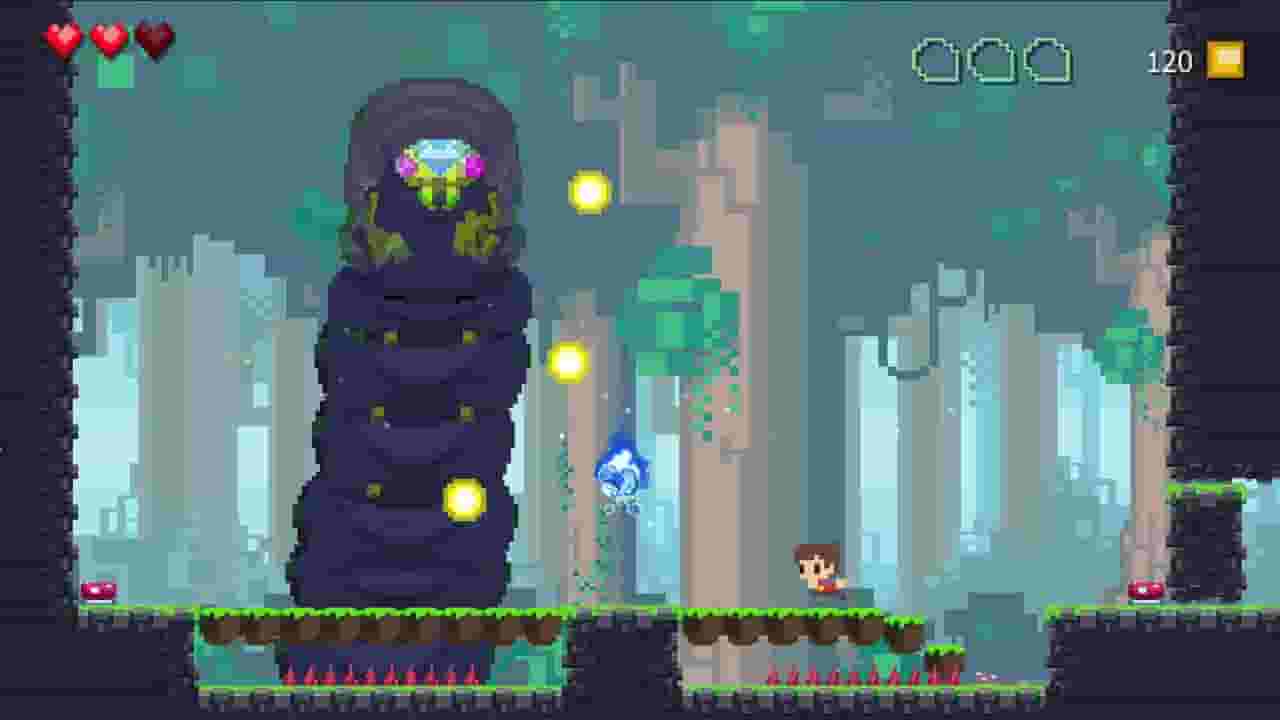Click the second full red heart
The width and height of the screenshot is (1280, 720).
point(107,38)
